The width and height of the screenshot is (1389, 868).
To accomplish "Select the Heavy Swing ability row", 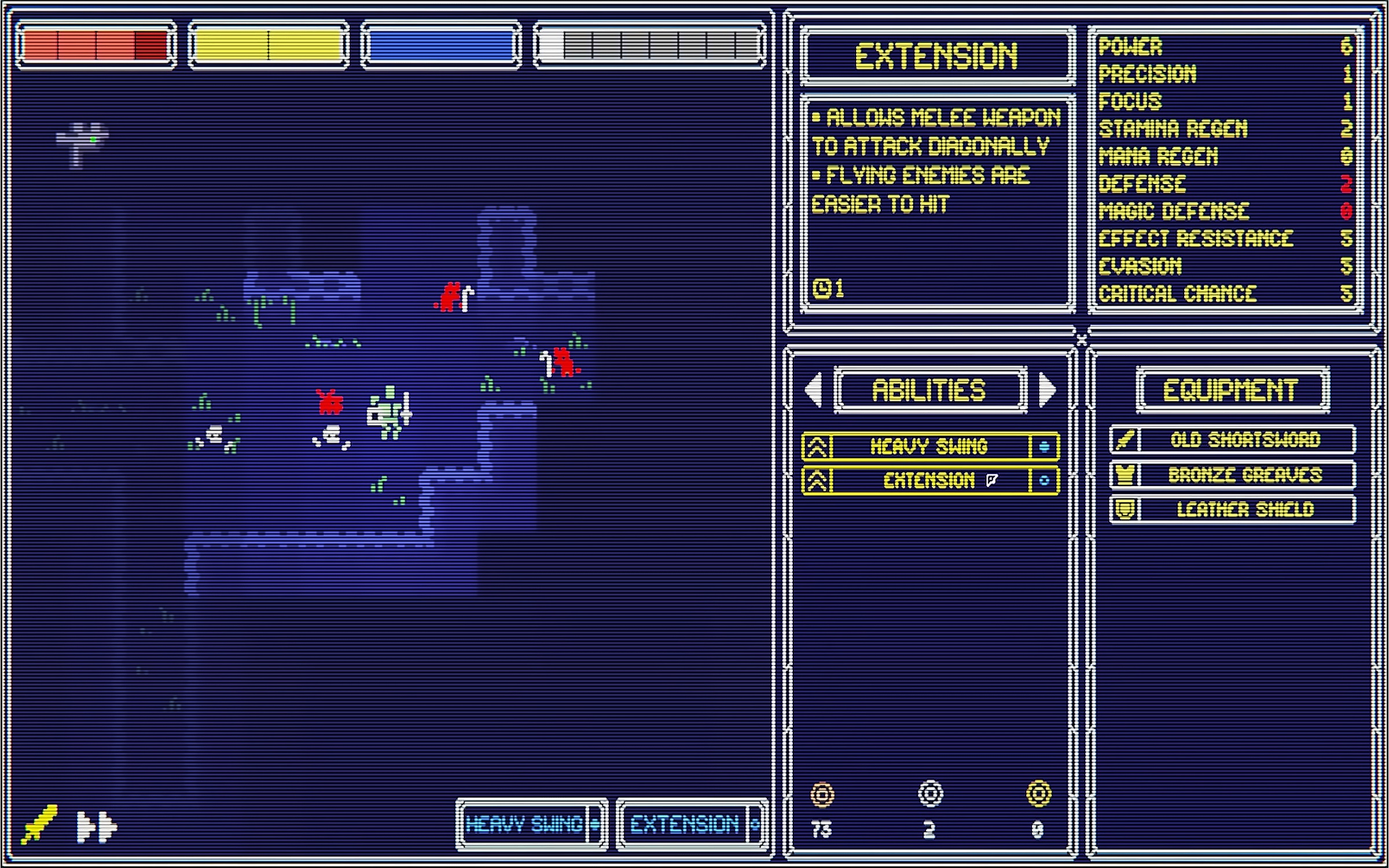I will click(930, 446).
